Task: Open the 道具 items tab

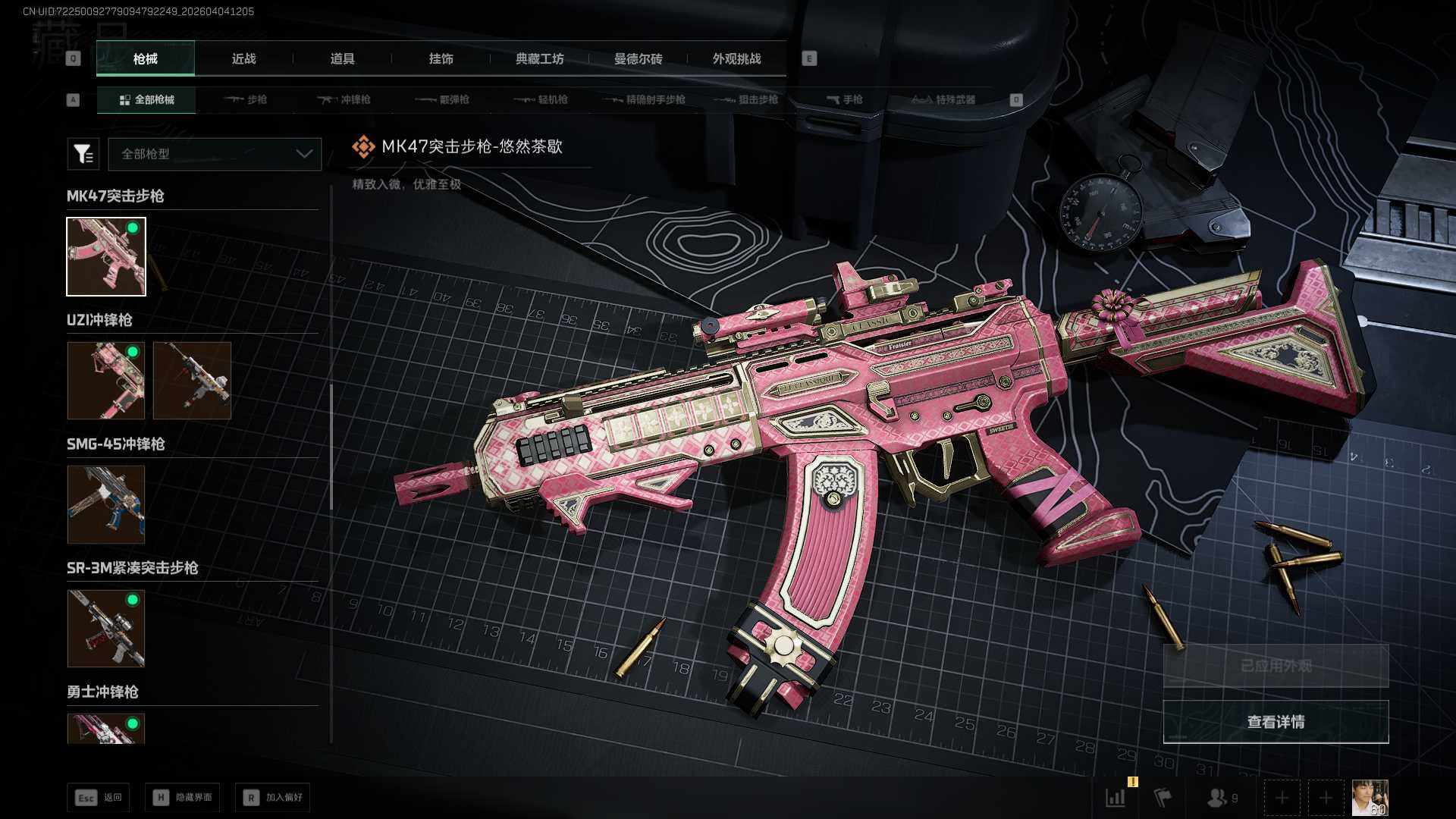Action: (342, 59)
